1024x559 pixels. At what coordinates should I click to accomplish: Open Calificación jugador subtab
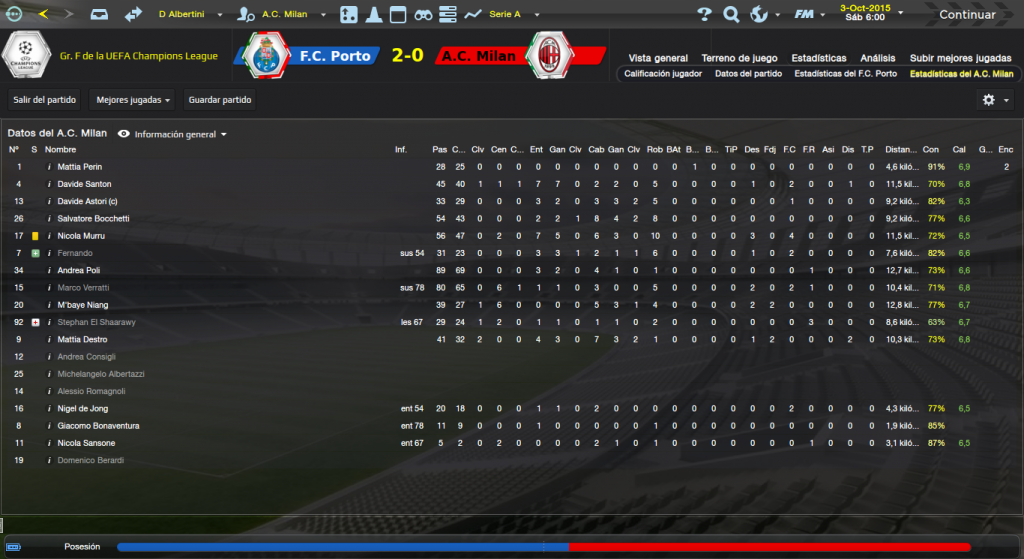coord(663,74)
